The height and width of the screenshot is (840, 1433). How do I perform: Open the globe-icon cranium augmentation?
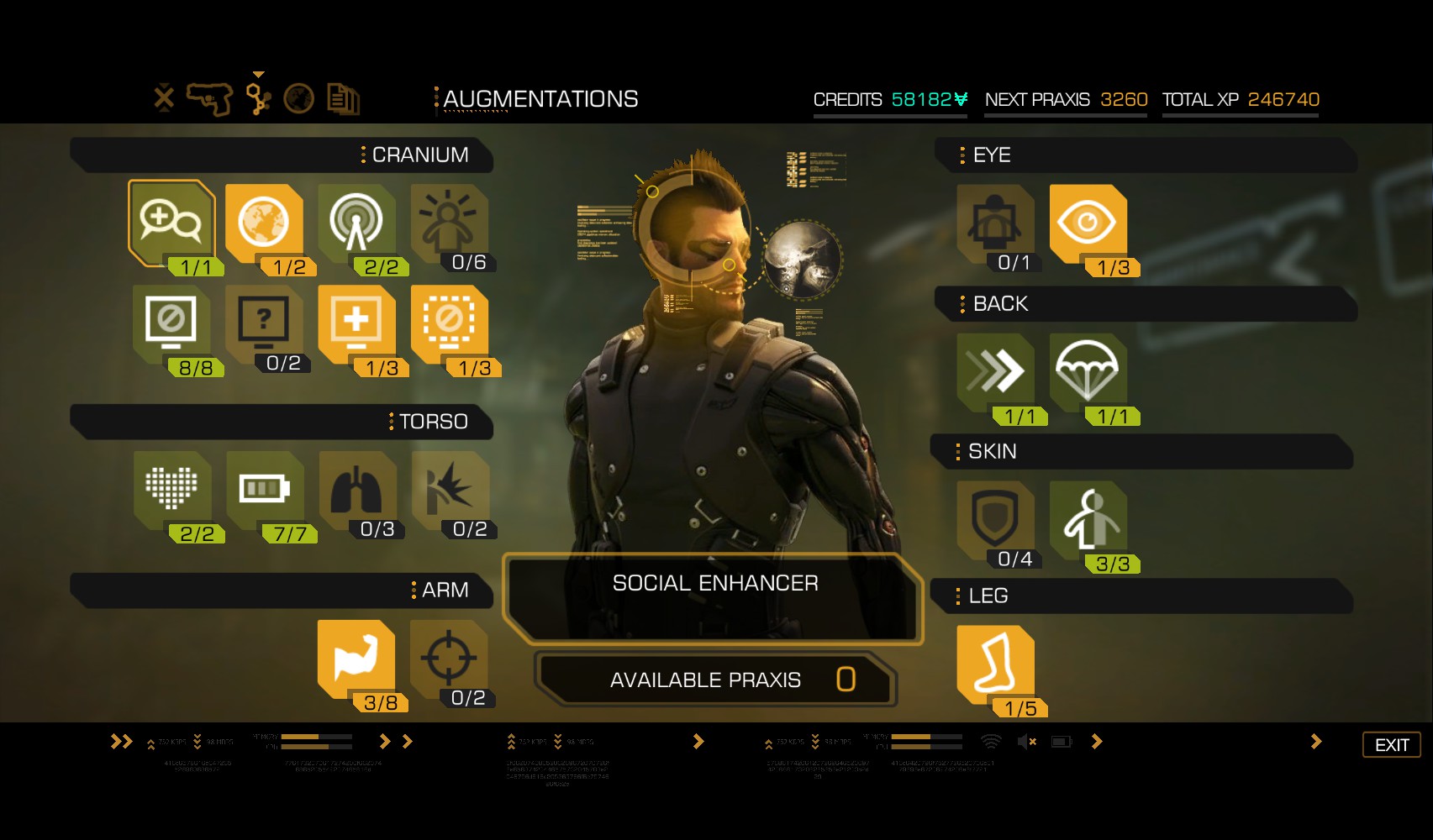[x=264, y=222]
